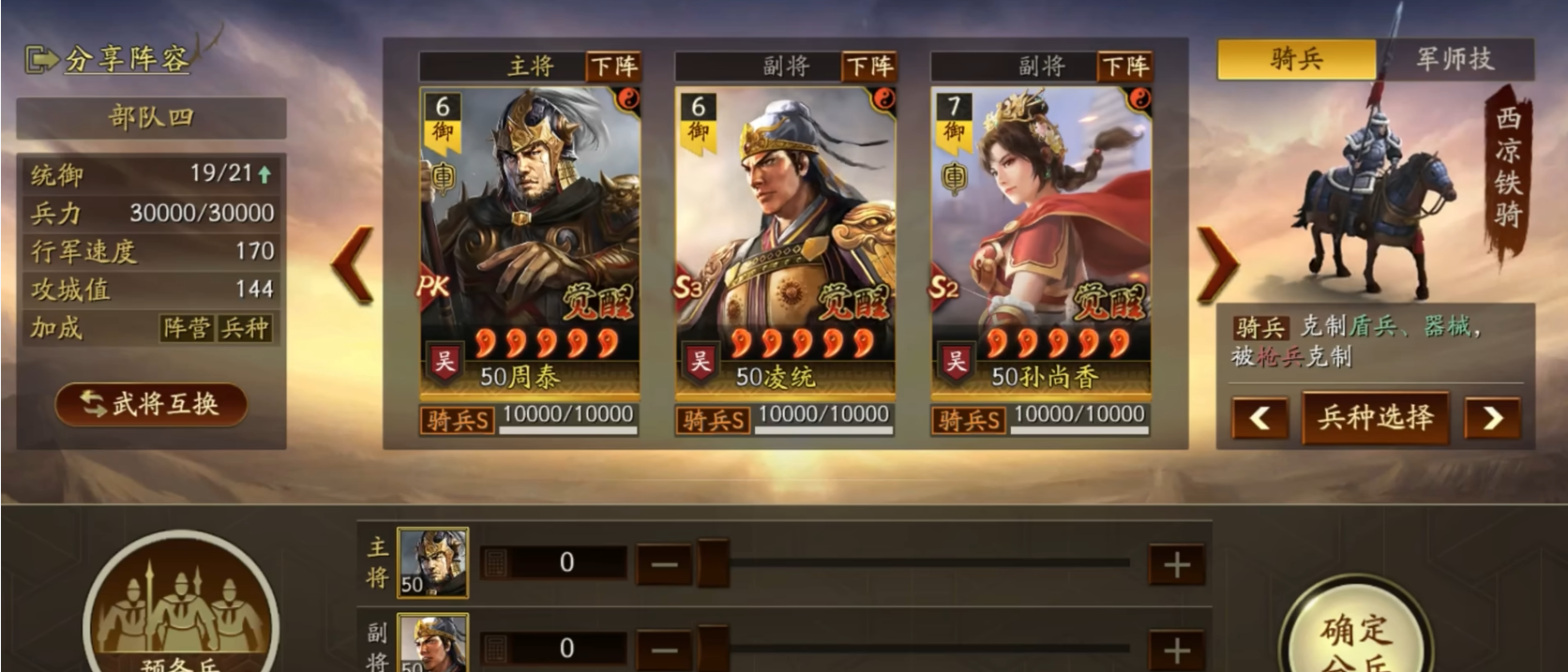Click the 武将互换 swap generals button

point(151,404)
